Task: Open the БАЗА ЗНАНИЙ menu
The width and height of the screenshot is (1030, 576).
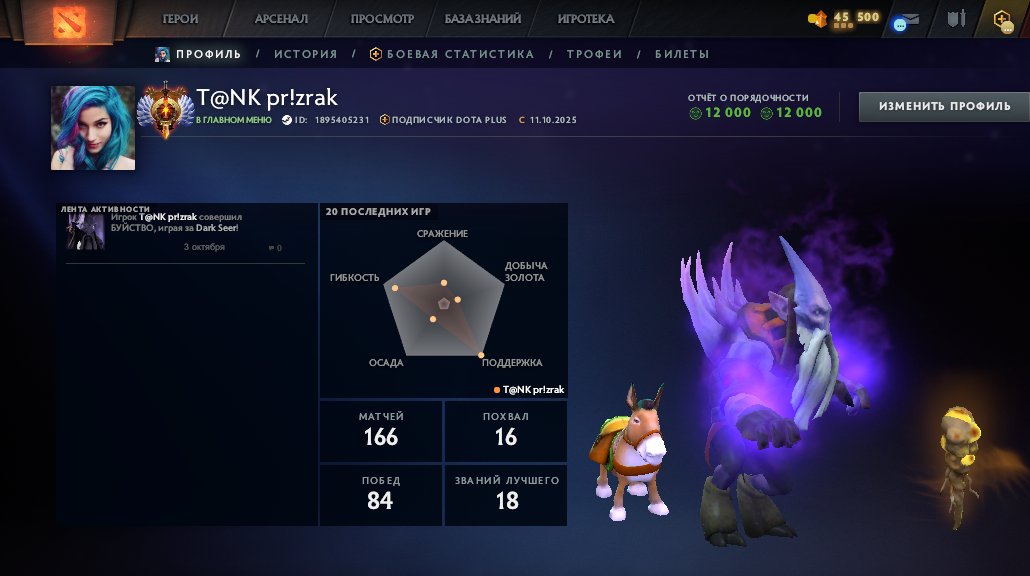Action: point(482,19)
